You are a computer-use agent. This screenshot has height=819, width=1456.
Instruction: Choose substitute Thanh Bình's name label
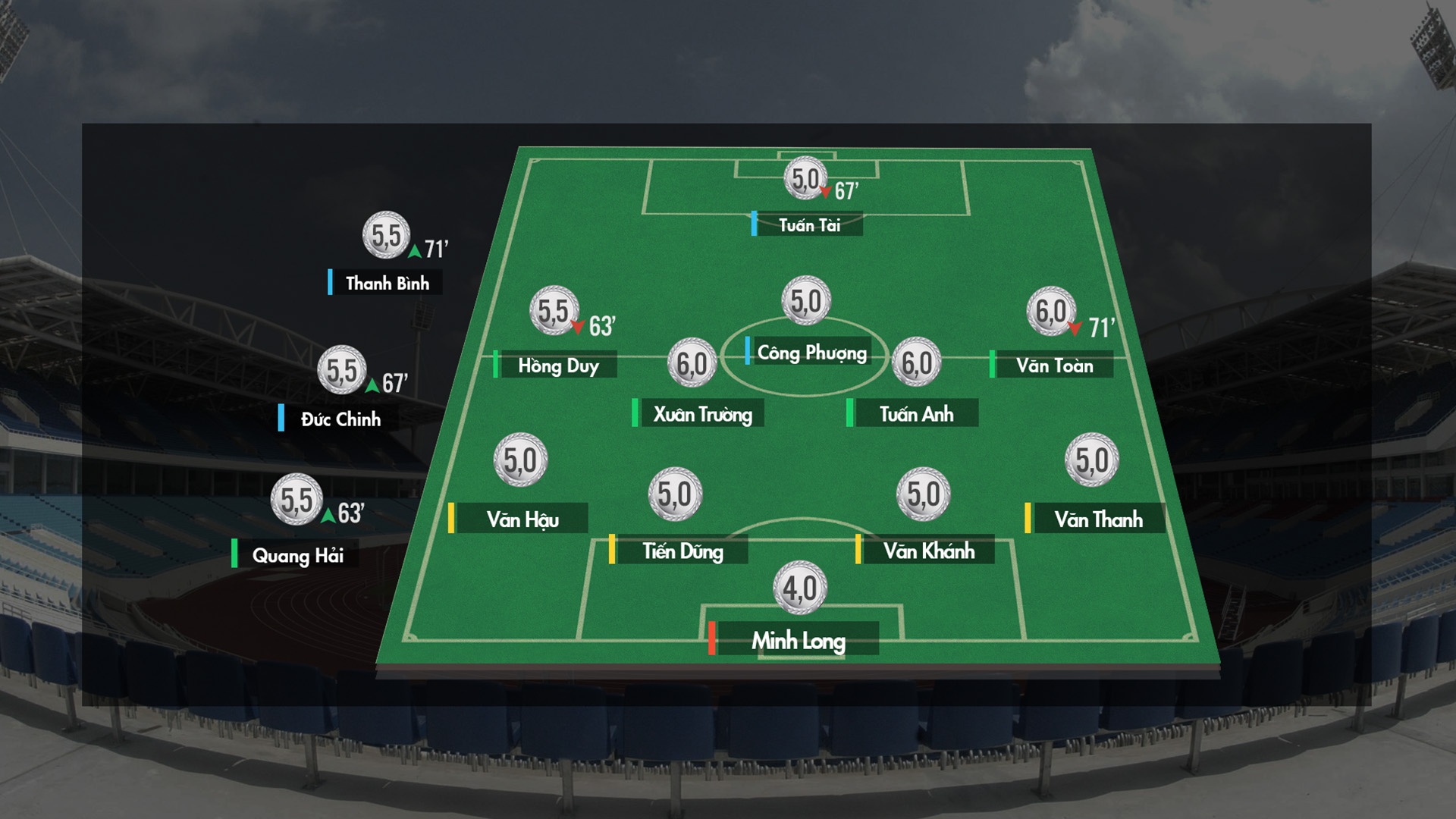387,284
